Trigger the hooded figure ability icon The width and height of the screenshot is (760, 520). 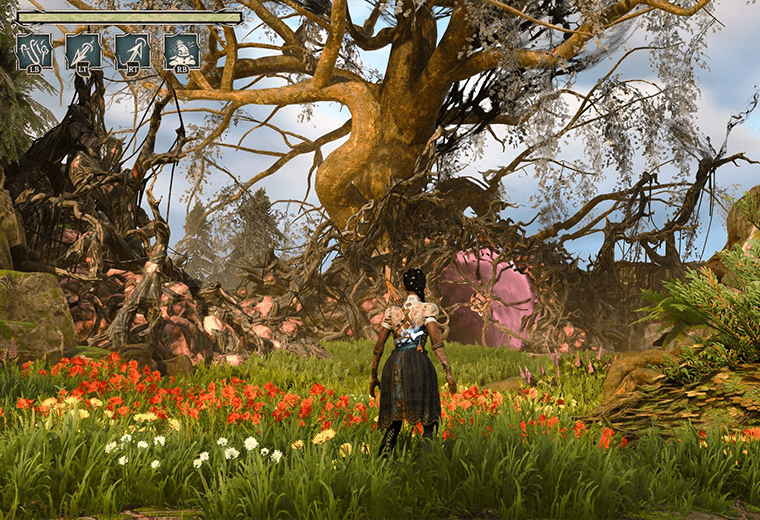pyautogui.click(x=182, y=51)
